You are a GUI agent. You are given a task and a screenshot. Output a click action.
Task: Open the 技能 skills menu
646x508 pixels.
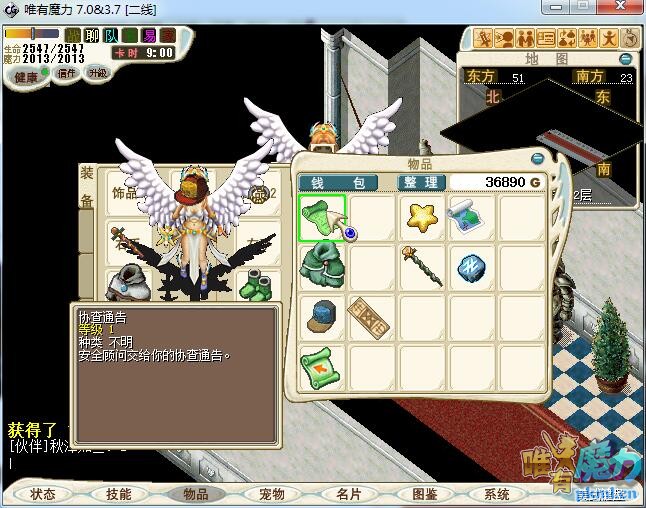(x=119, y=494)
